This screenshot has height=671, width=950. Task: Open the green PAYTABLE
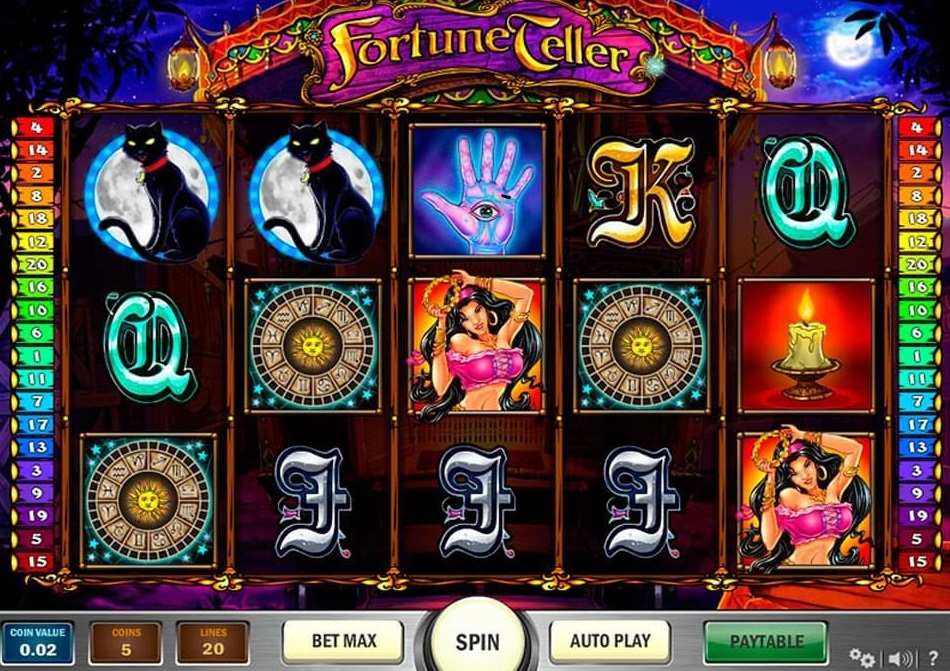766,641
